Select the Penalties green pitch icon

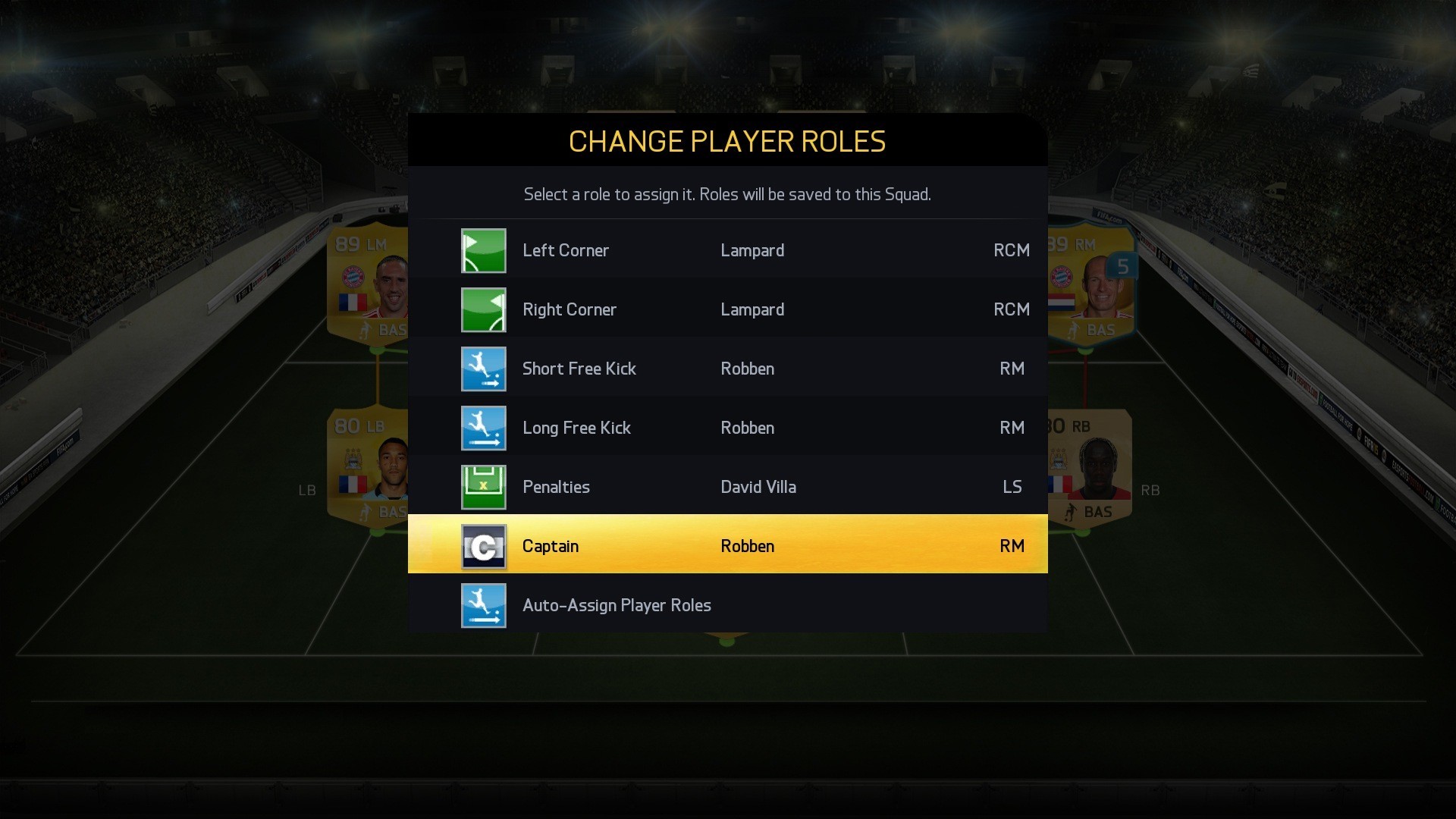tap(484, 487)
